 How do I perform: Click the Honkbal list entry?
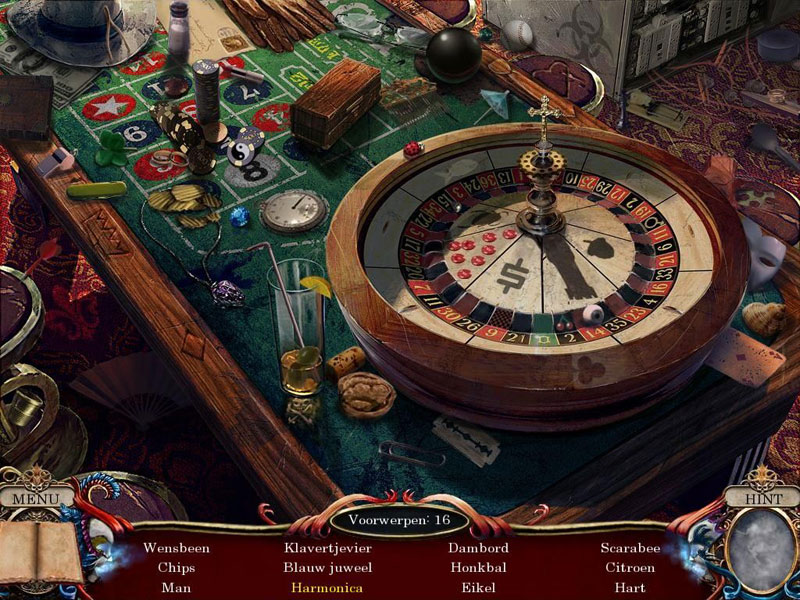coord(478,568)
